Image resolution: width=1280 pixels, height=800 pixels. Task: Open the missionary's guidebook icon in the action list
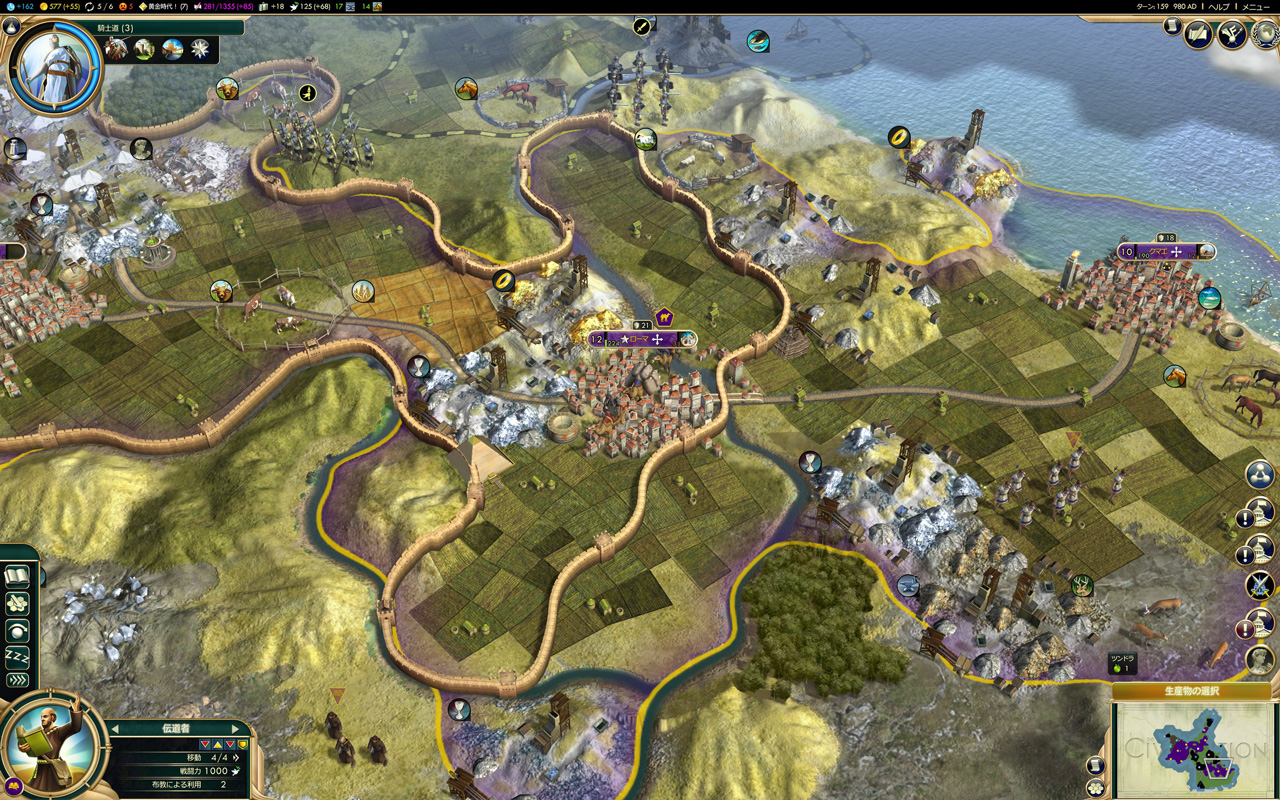click(x=17, y=576)
